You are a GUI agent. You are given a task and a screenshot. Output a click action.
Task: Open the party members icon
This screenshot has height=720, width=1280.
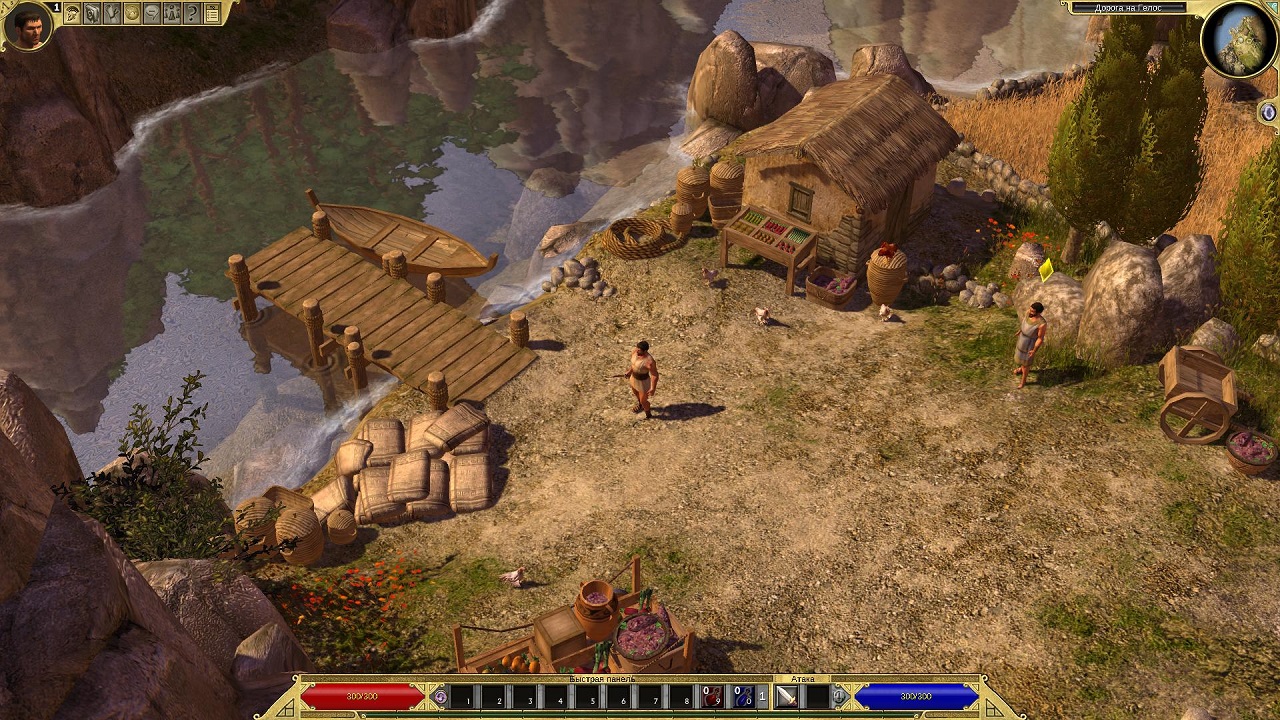[172, 13]
